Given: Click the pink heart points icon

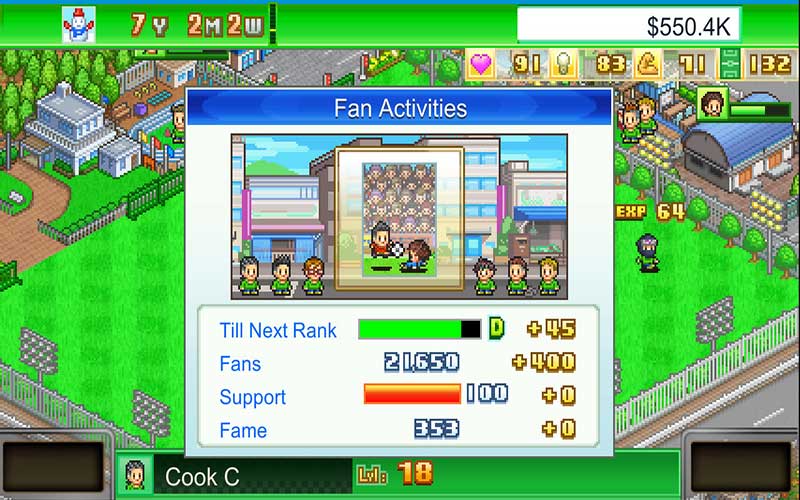Looking at the screenshot, I should click(482, 65).
